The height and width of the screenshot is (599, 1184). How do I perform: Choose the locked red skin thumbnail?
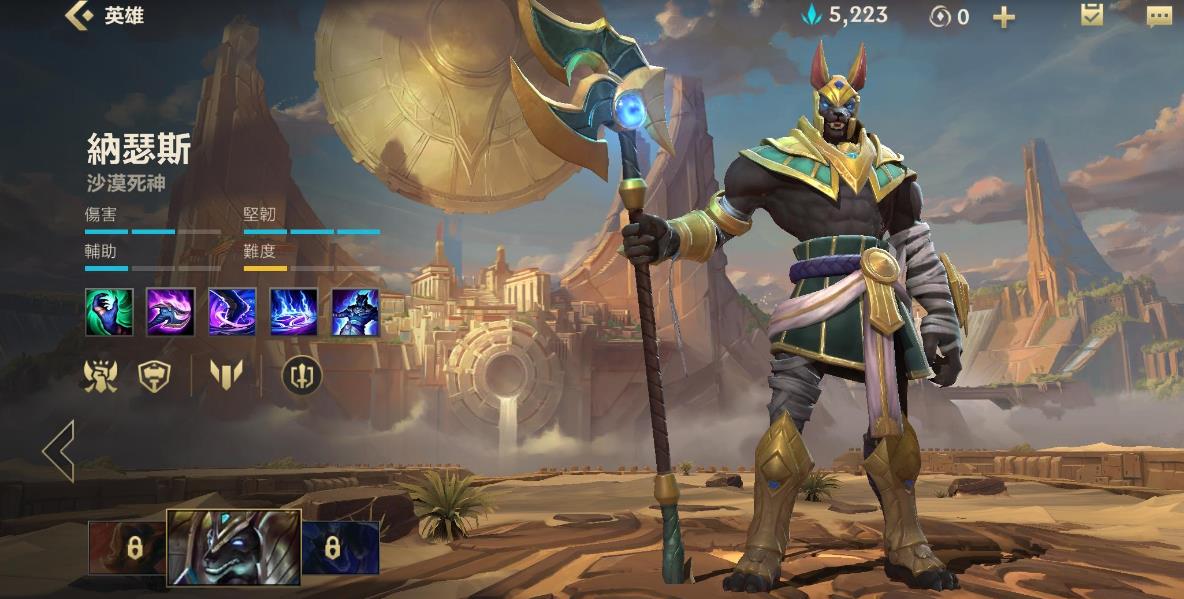coord(127,548)
